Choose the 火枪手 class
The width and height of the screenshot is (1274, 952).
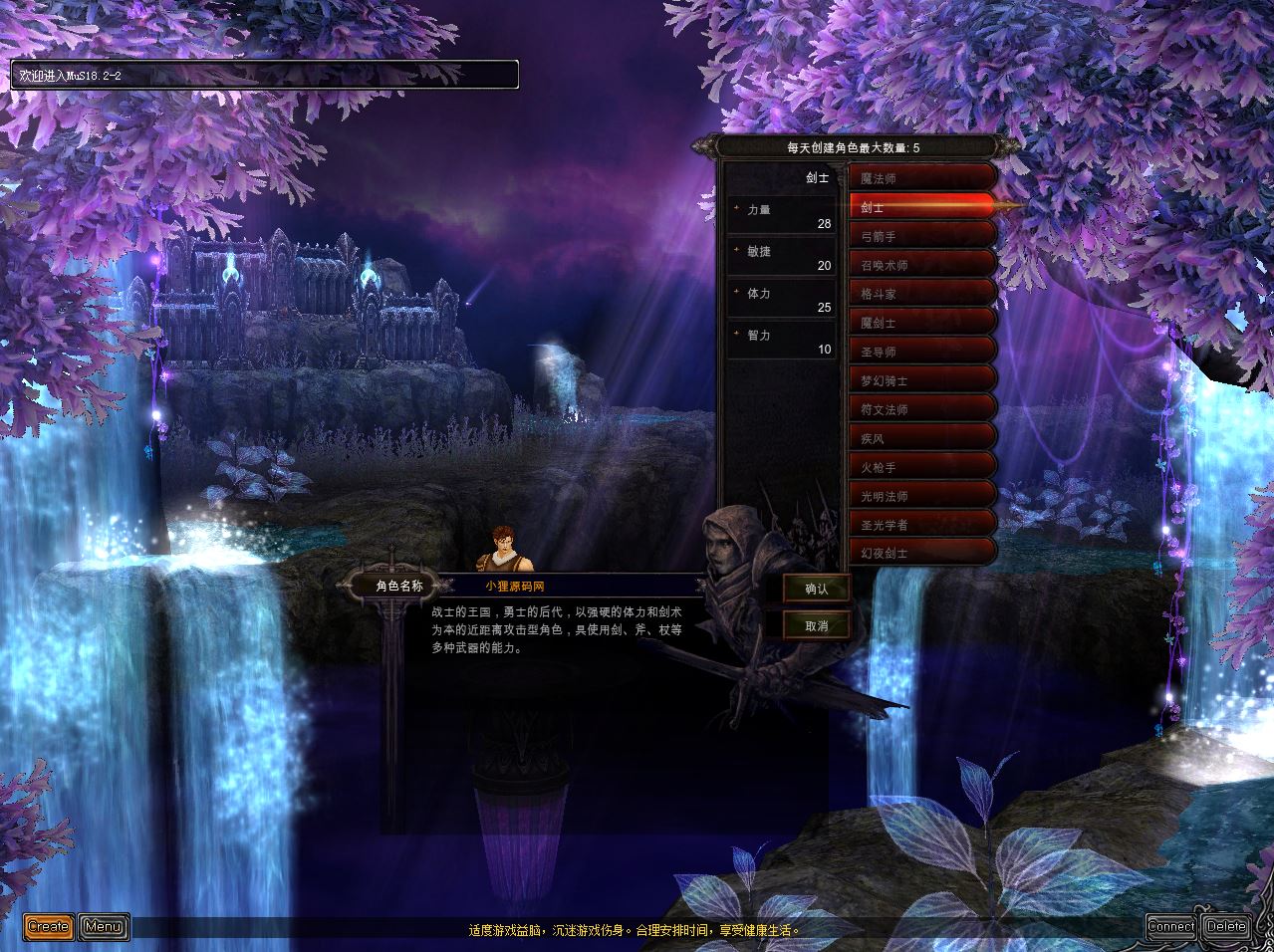click(x=921, y=466)
